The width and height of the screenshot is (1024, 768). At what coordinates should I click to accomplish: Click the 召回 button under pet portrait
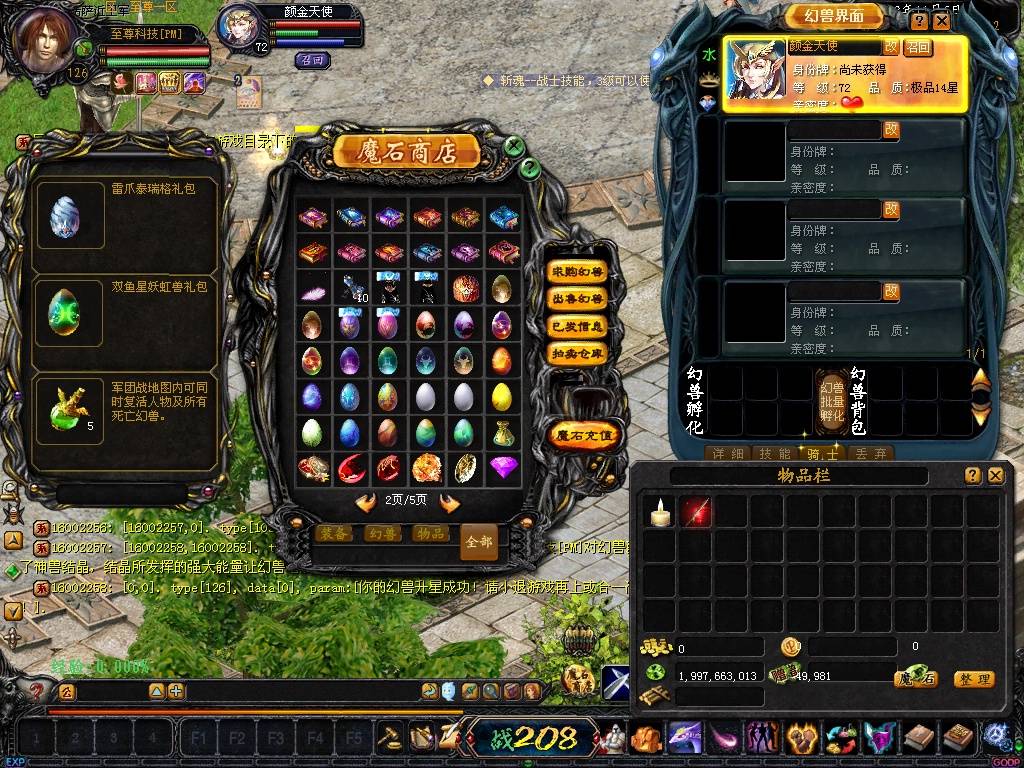[x=313, y=60]
